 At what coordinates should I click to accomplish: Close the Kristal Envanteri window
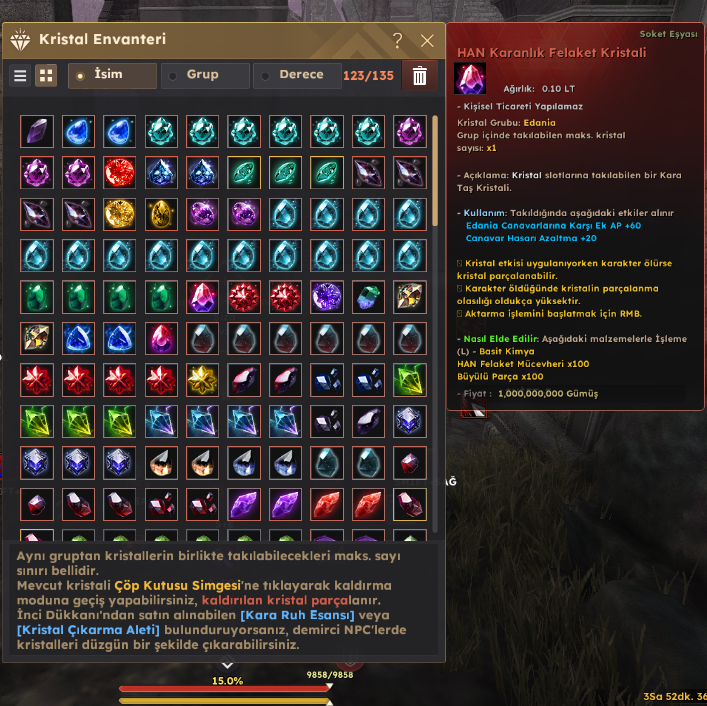[x=427, y=41]
